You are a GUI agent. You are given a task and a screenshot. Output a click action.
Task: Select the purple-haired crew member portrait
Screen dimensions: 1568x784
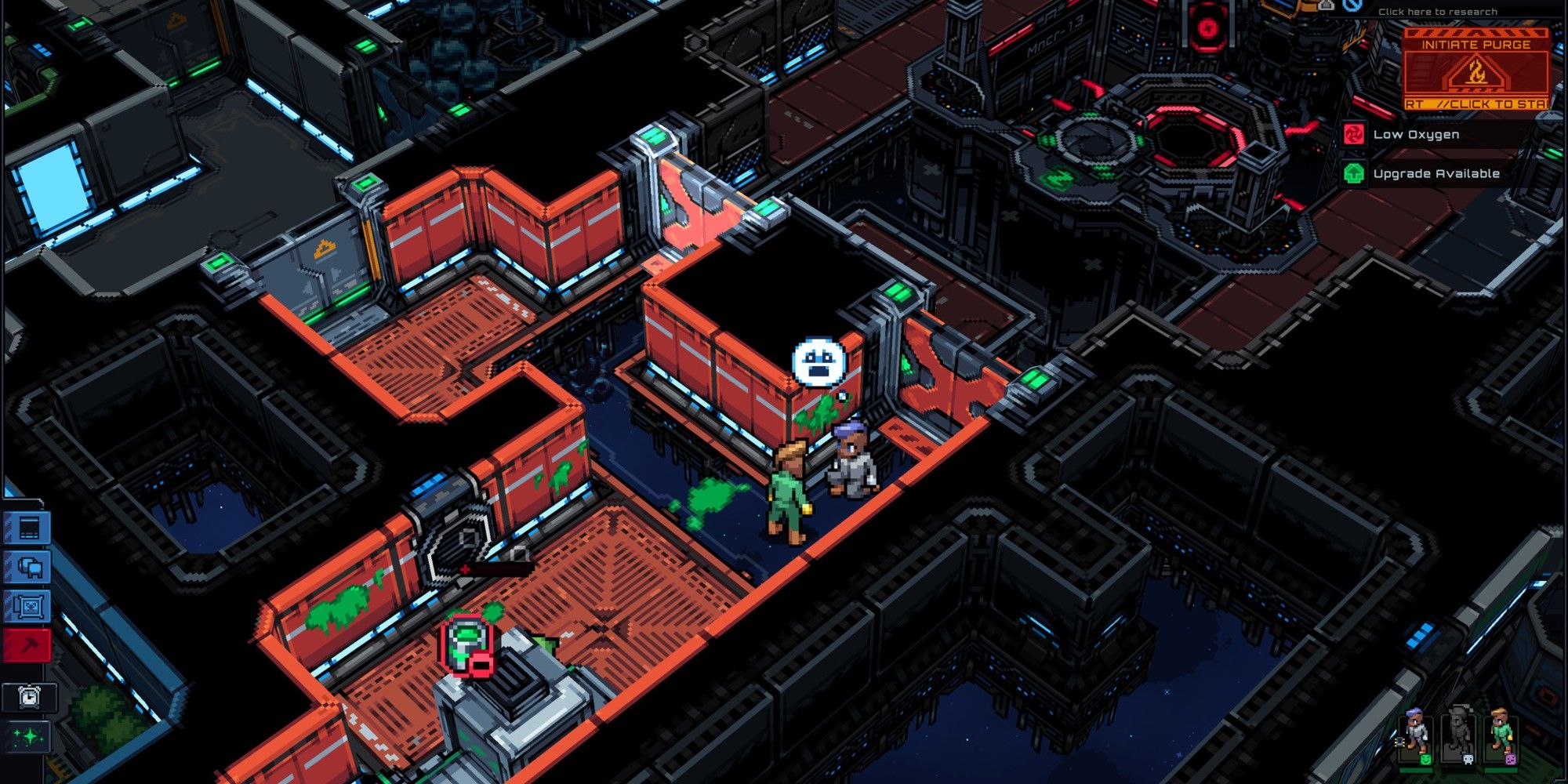point(1416,733)
